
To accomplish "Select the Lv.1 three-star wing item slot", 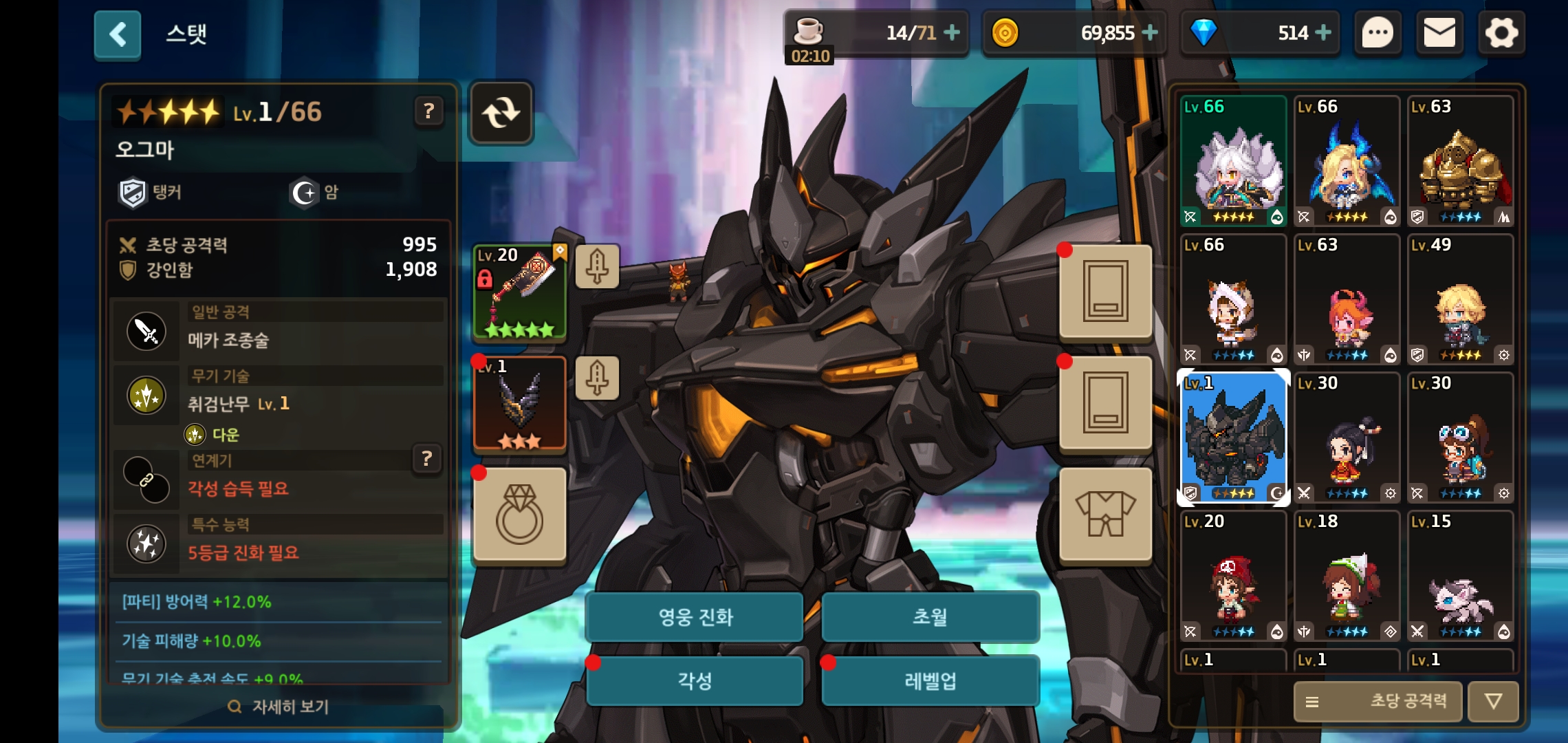I will click(x=520, y=404).
